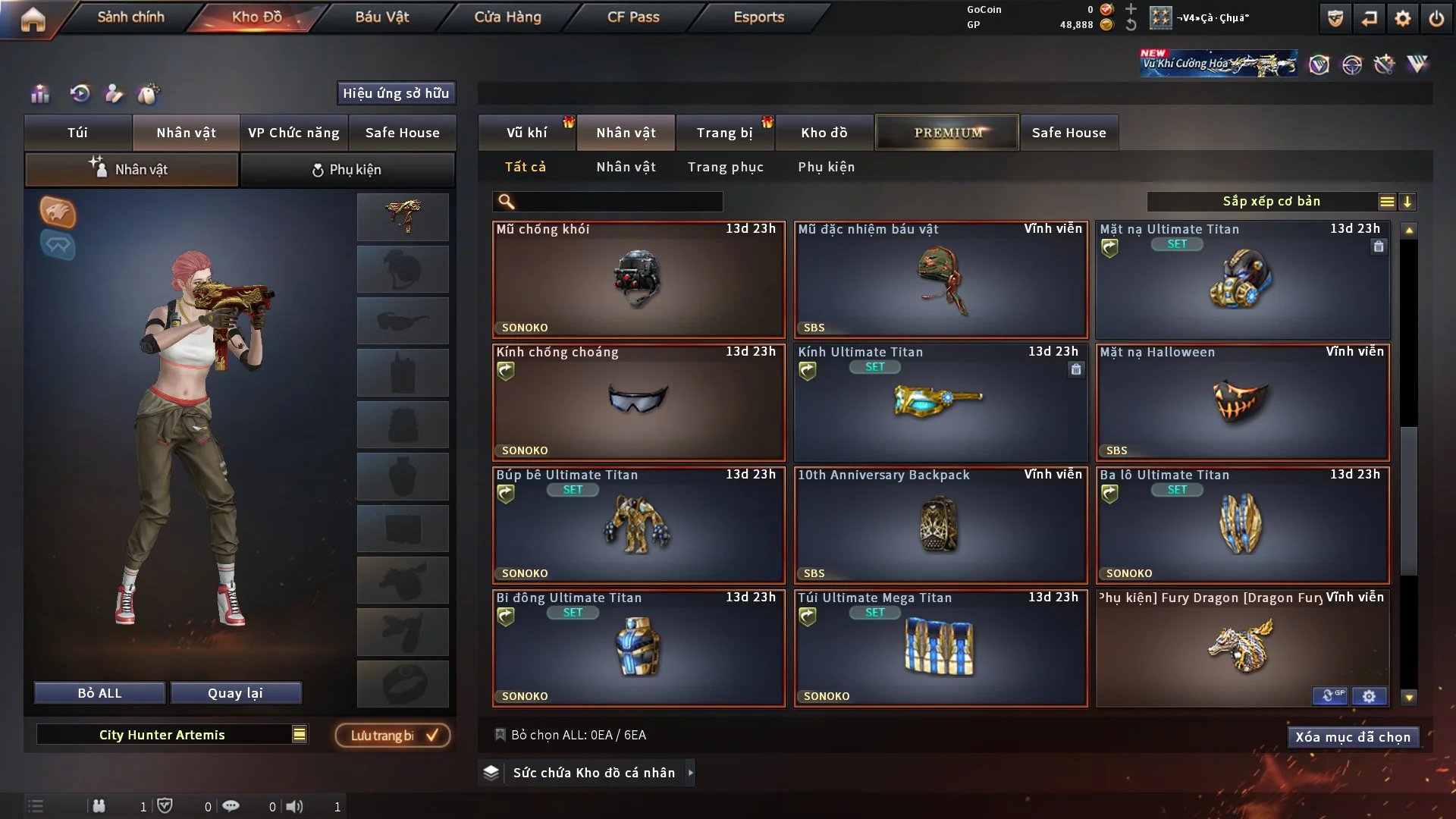Choose the Mặt nạ Halloween mask item

pos(1242,403)
